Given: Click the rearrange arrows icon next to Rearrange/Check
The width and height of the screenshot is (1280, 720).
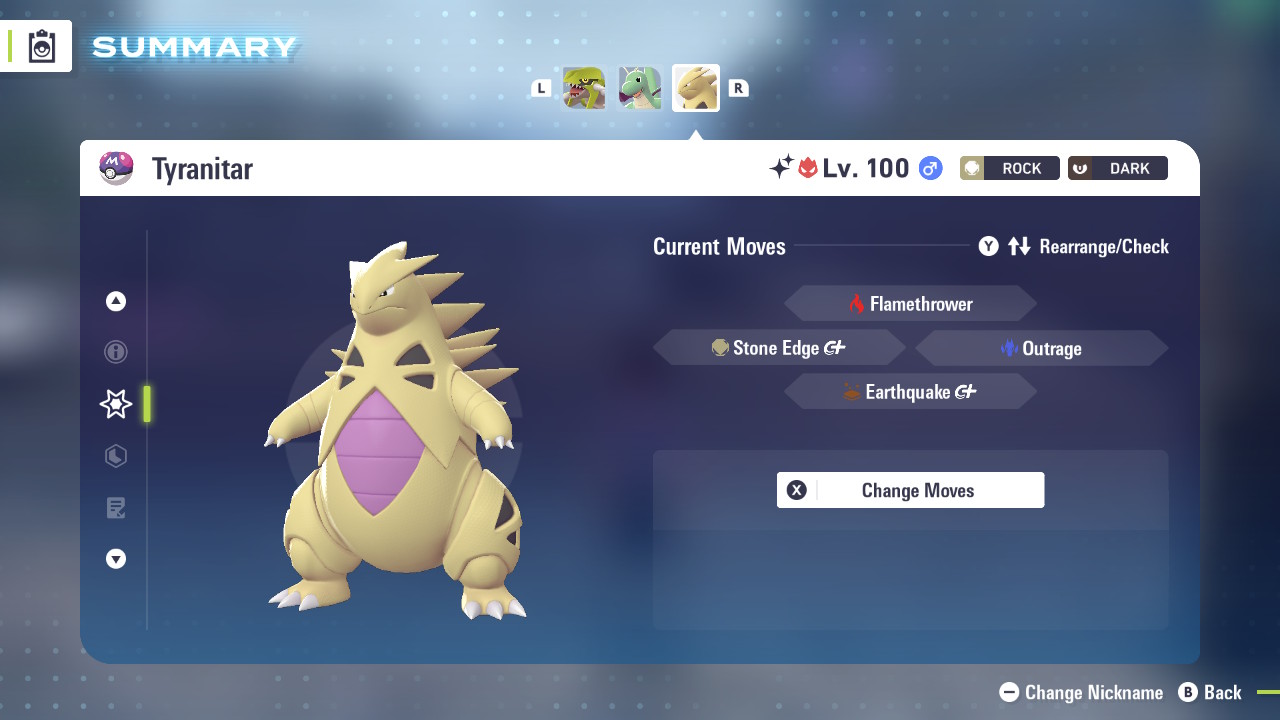Looking at the screenshot, I should point(1018,246).
